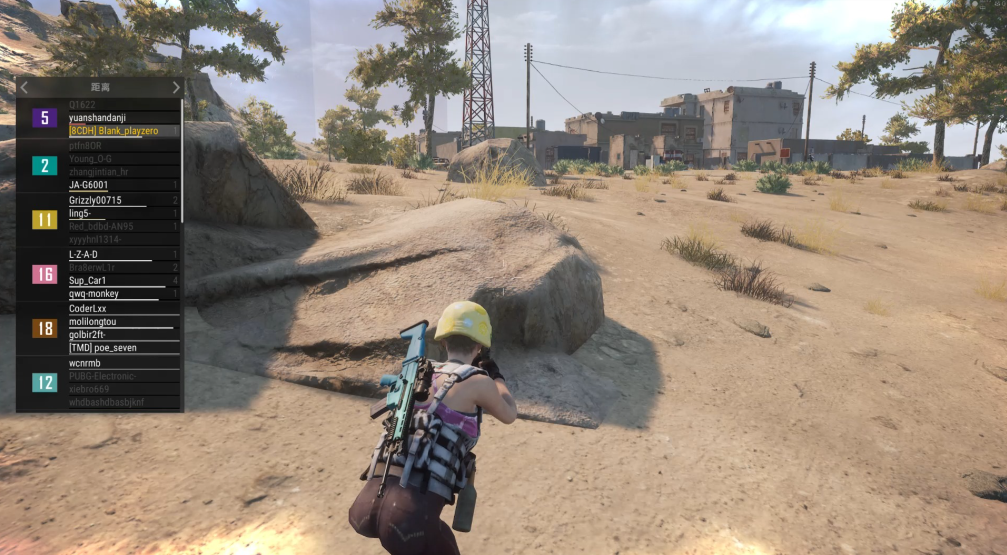Select player molilongtou

point(93,322)
